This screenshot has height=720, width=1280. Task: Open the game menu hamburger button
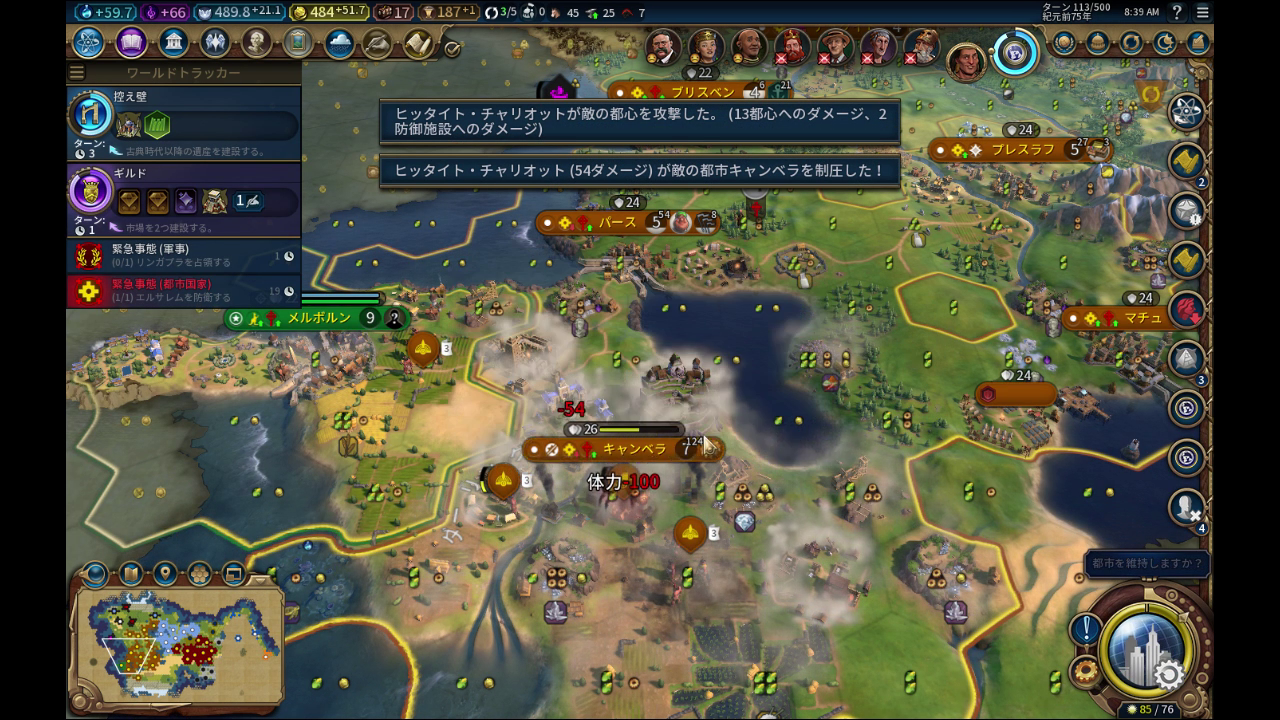coord(1203,12)
